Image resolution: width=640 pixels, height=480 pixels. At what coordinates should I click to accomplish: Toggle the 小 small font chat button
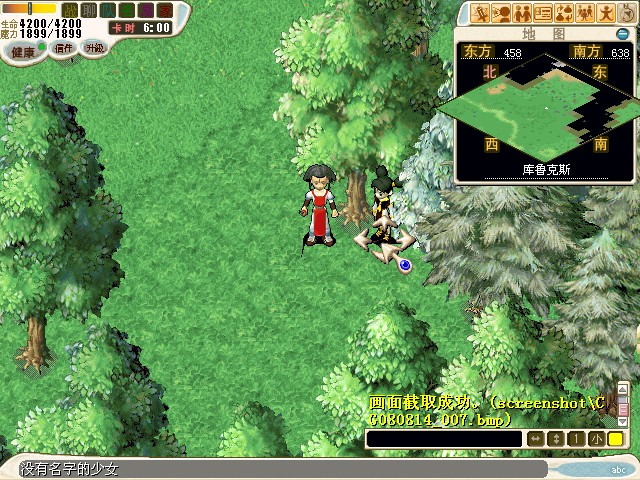coord(596,439)
